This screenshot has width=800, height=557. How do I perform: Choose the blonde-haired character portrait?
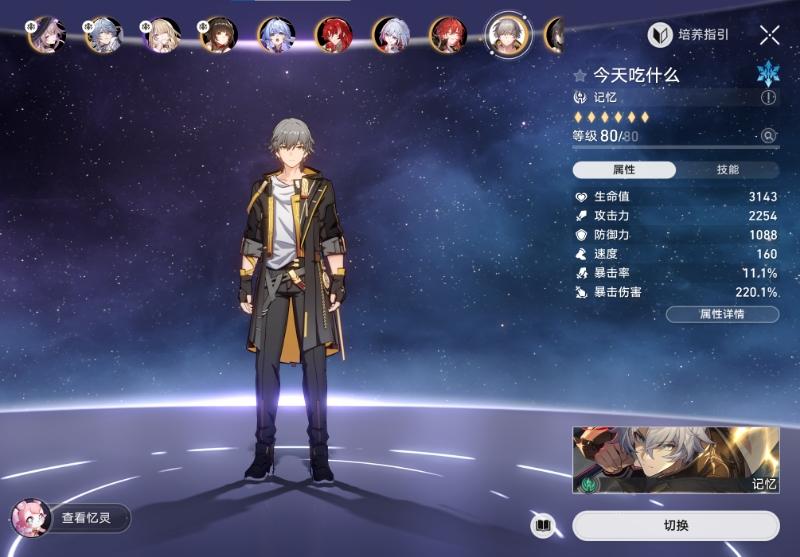coord(160,35)
